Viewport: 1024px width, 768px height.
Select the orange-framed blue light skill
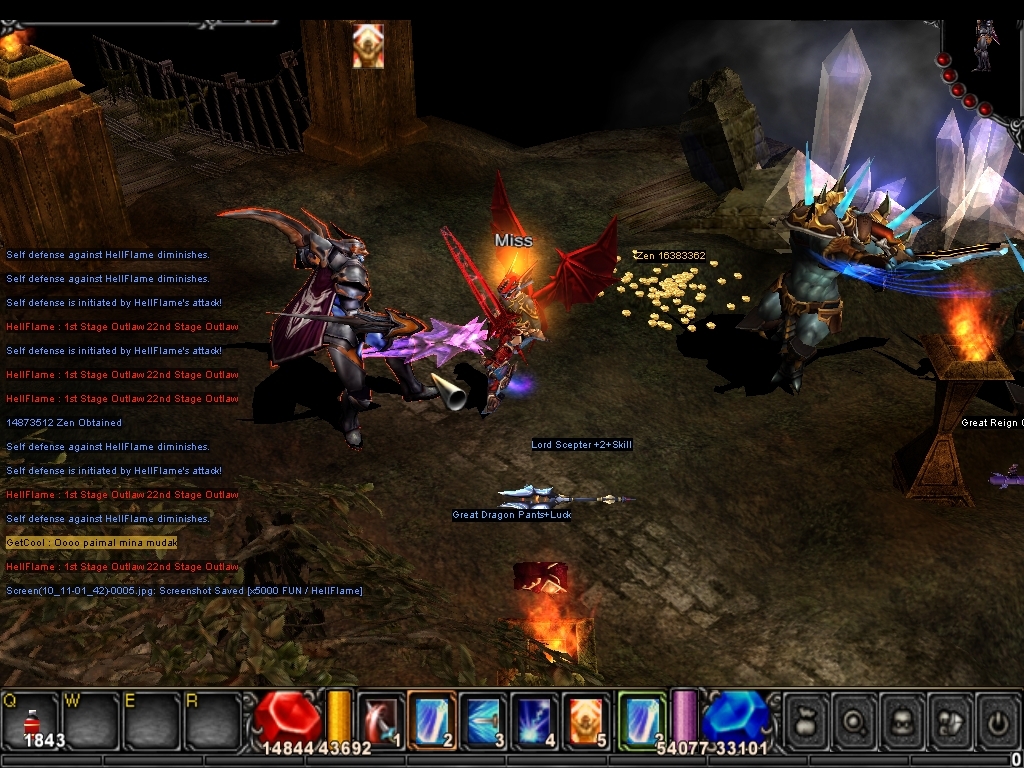click(x=432, y=719)
